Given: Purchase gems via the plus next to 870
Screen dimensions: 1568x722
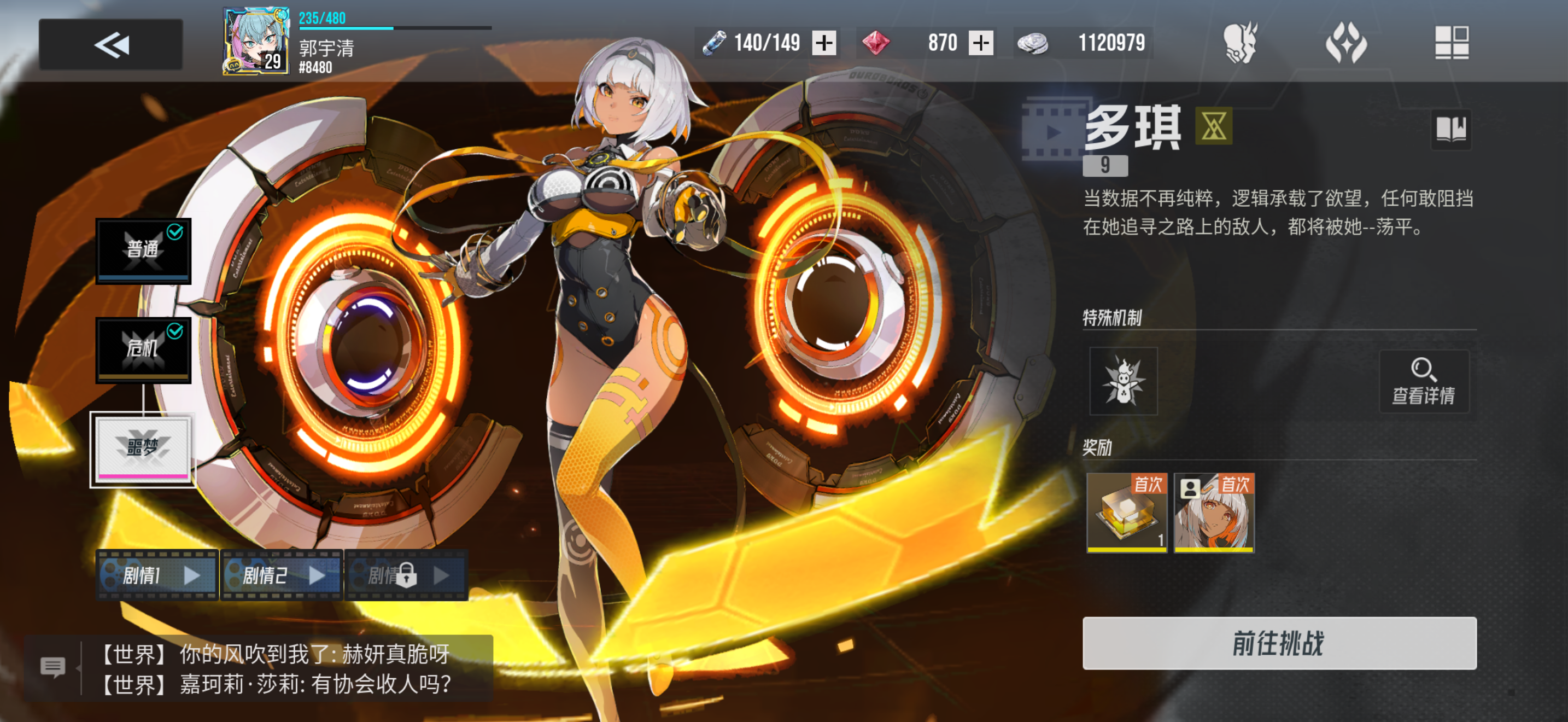Looking at the screenshot, I should [981, 43].
